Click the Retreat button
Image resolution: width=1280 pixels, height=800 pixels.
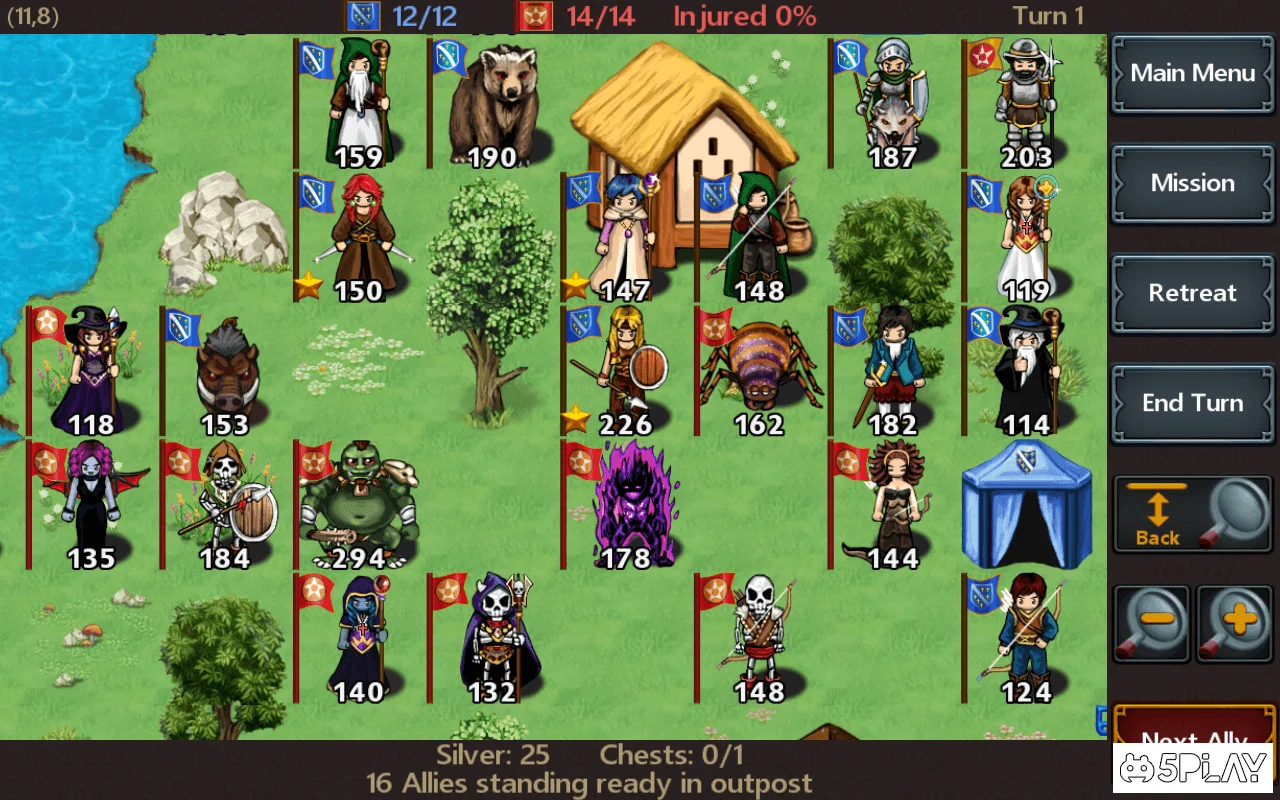click(x=1192, y=293)
